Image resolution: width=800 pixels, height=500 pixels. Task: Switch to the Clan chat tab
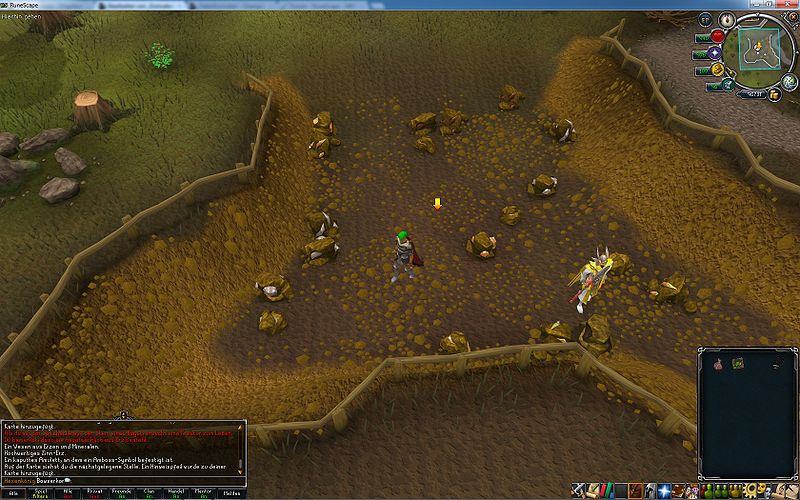coord(150,494)
